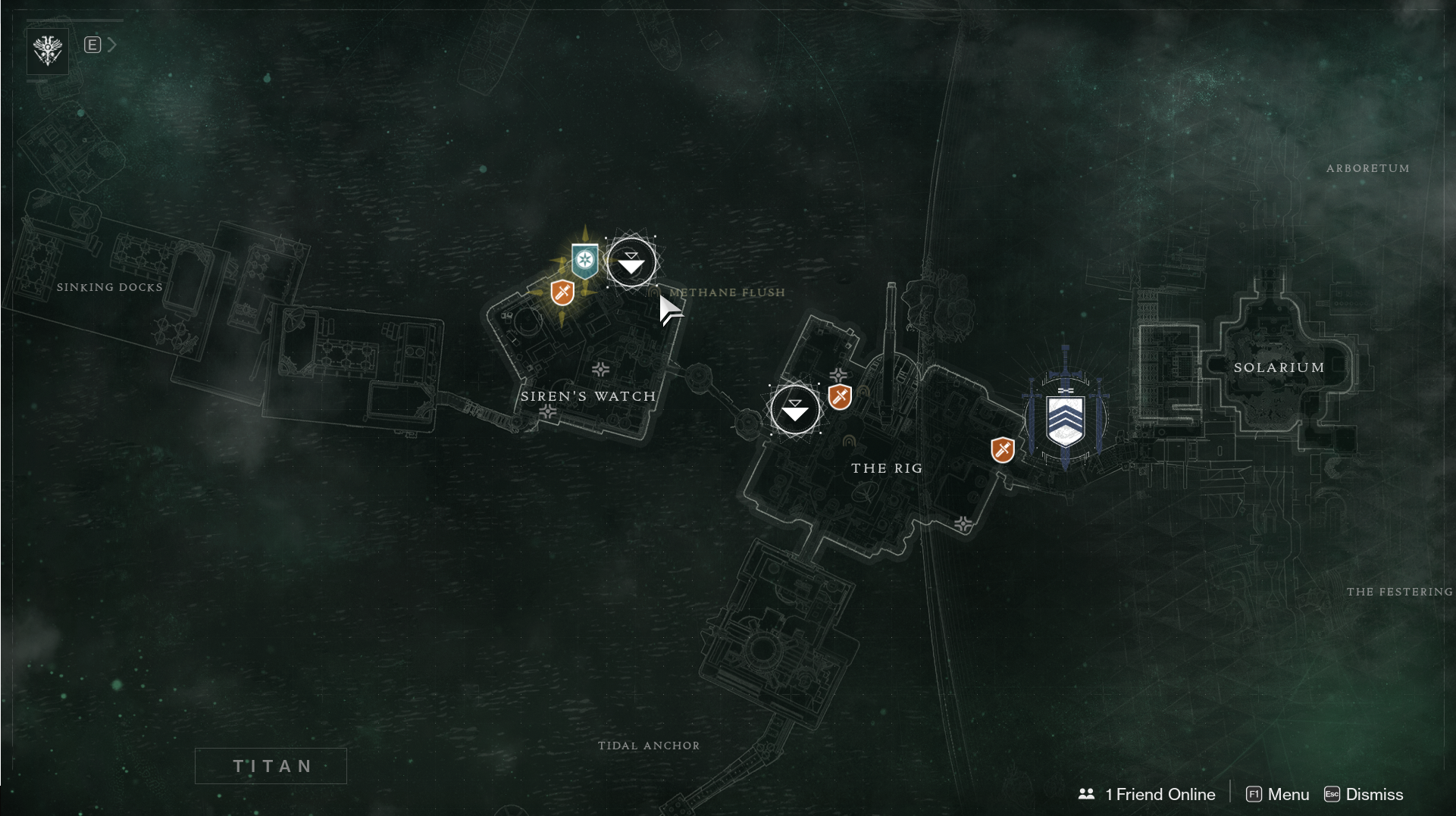Open the TITAN destination button
The width and height of the screenshot is (1456, 816).
coord(271,766)
